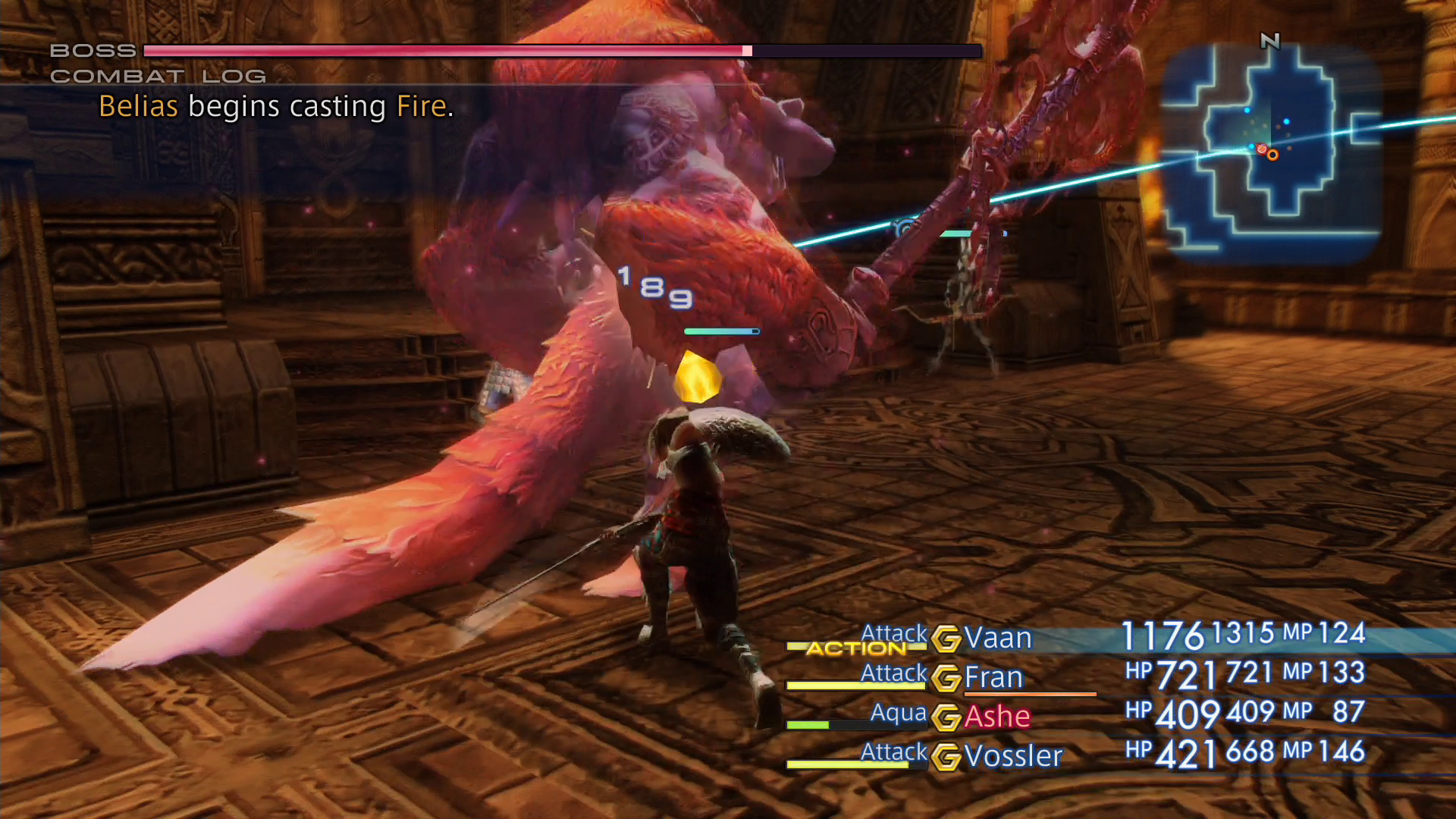This screenshot has width=1456, height=819.
Task: Toggle Vaan's gambits with his G icon
Action: click(x=946, y=638)
